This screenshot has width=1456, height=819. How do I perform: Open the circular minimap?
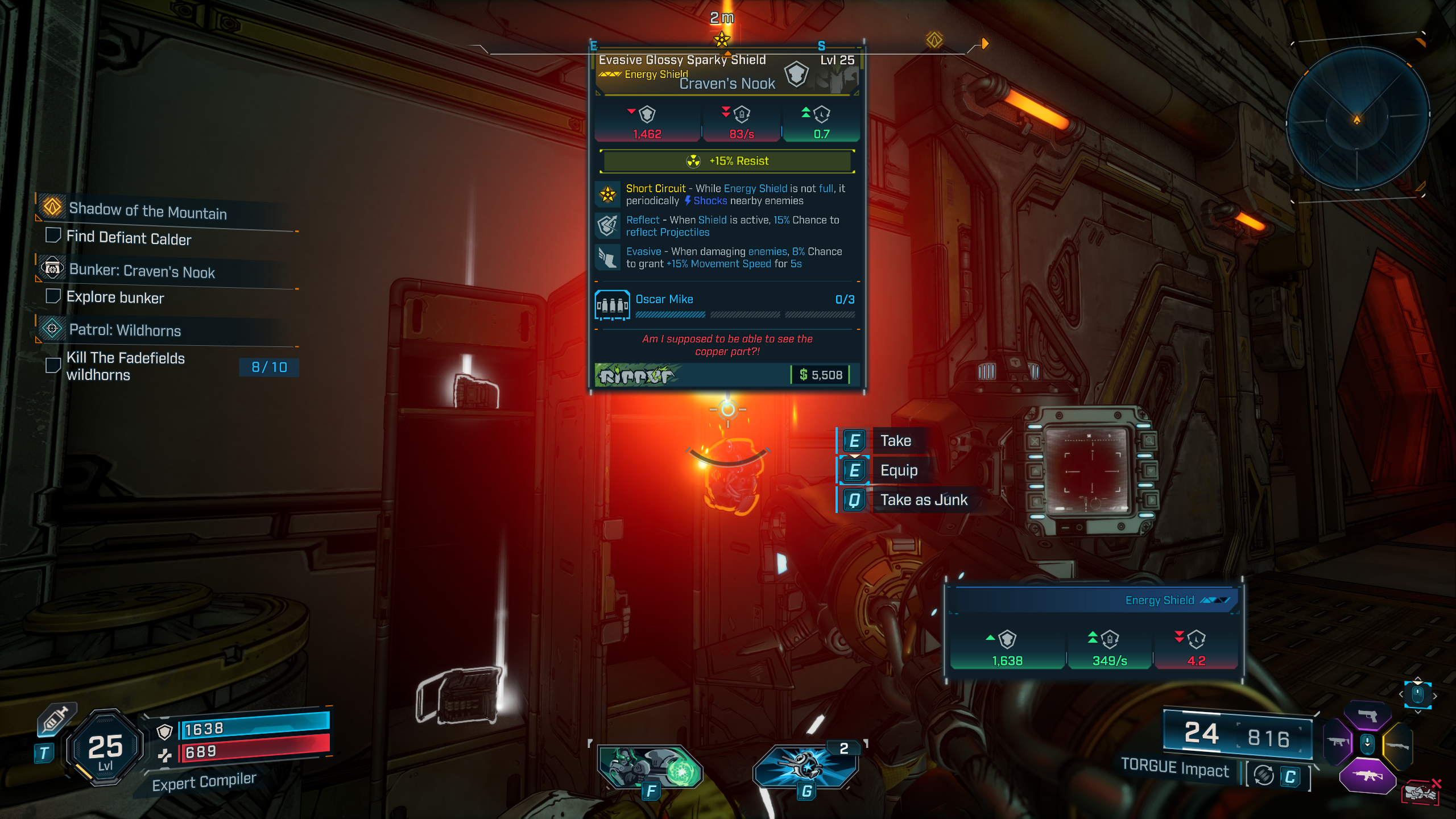(x=1357, y=119)
